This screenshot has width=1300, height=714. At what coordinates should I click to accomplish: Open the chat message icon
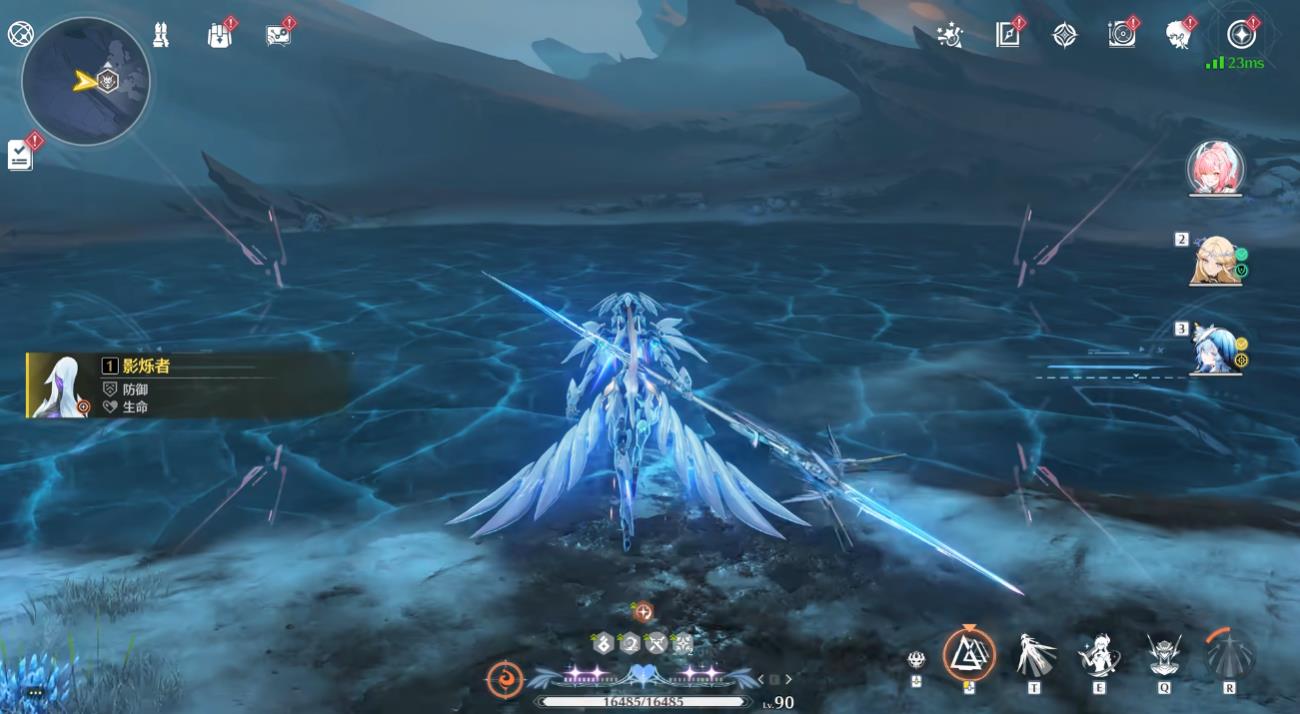click(278, 35)
